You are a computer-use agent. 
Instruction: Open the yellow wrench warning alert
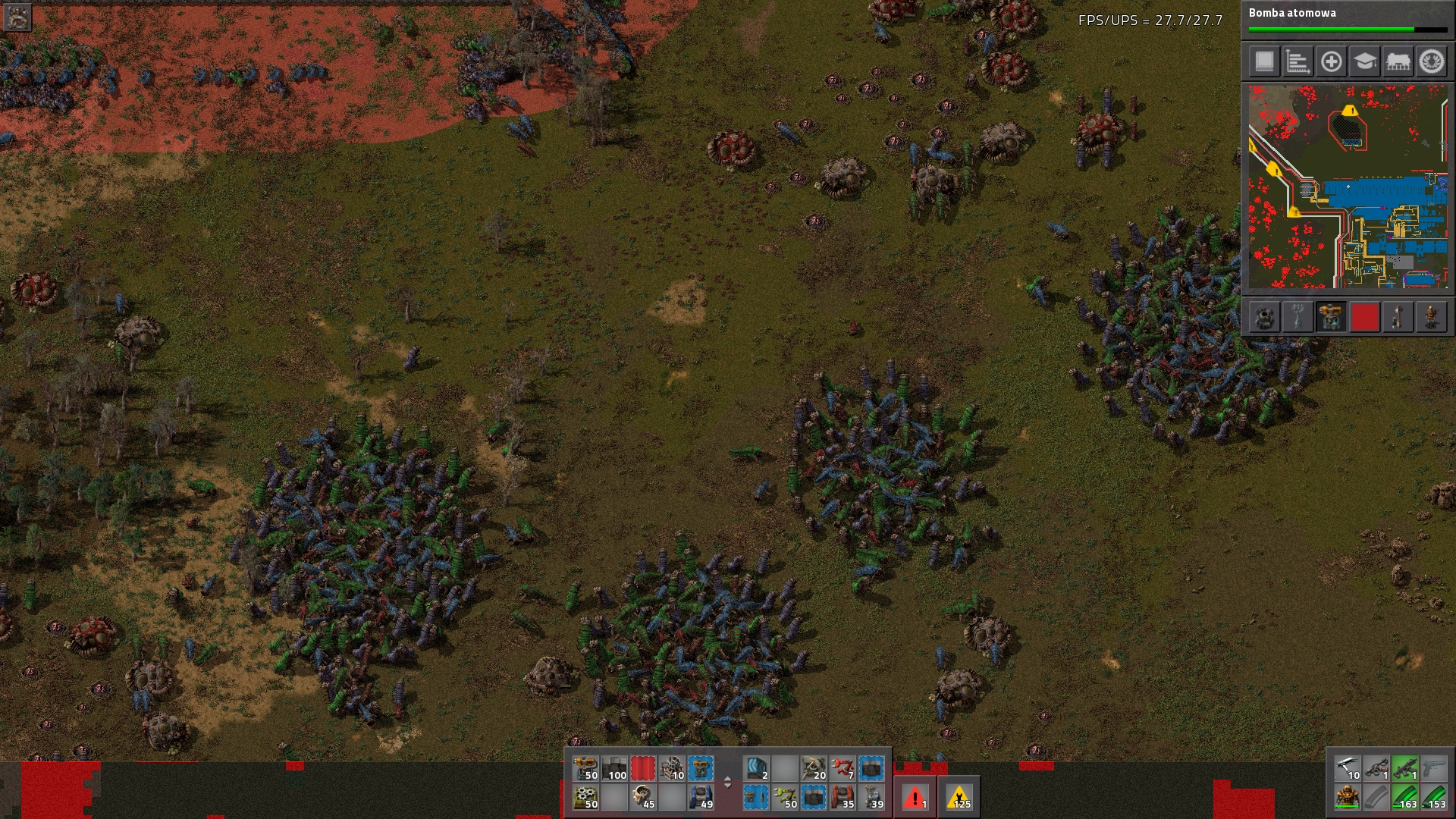coord(959,797)
